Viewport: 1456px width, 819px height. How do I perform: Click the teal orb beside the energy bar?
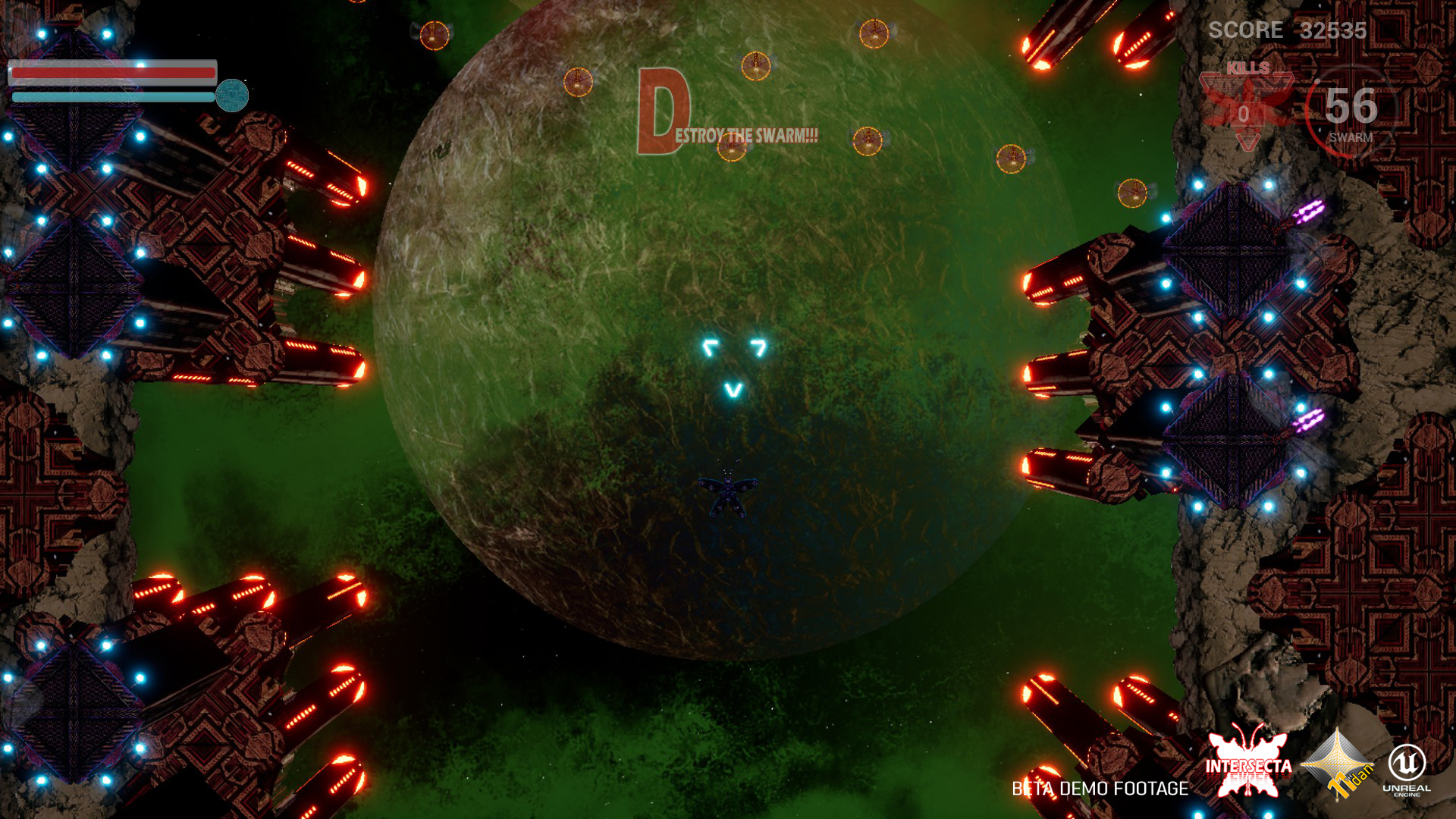point(232,96)
